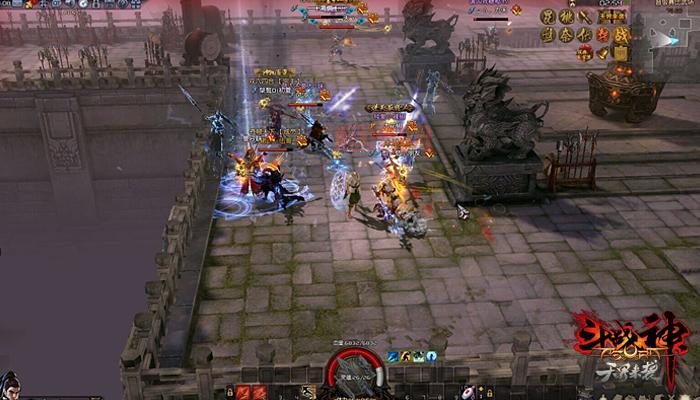700x400 pixels.
Task: Click the large gold 战 battle icon
Action: [620, 33]
